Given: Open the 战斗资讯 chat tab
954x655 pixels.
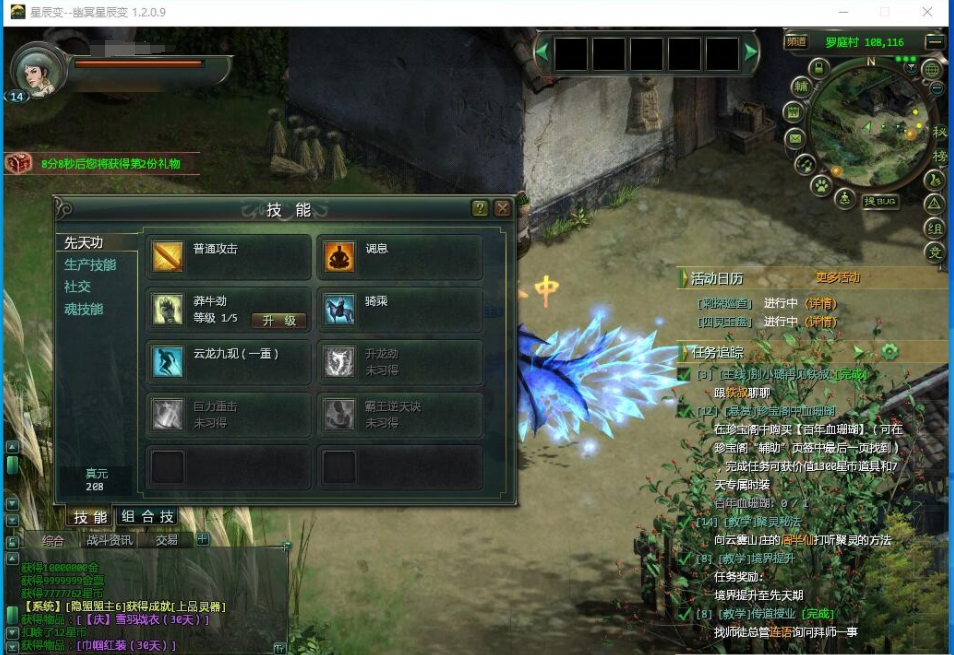Looking at the screenshot, I should pos(109,540).
